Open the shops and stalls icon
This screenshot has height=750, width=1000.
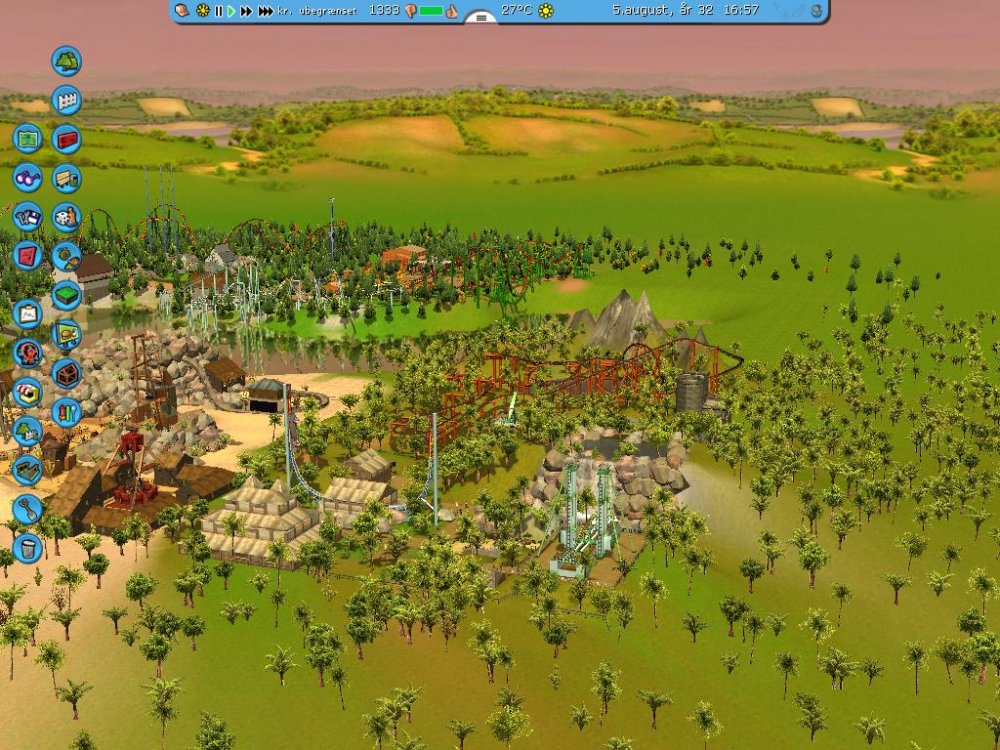(x=27, y=392)
